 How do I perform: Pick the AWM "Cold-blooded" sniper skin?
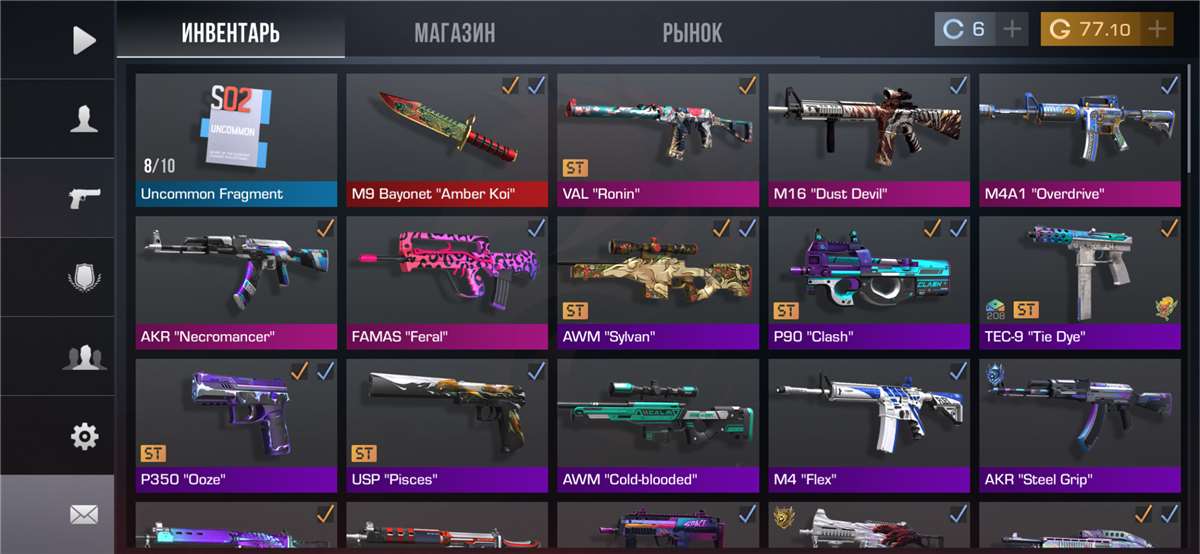click(x=658, y=426)
